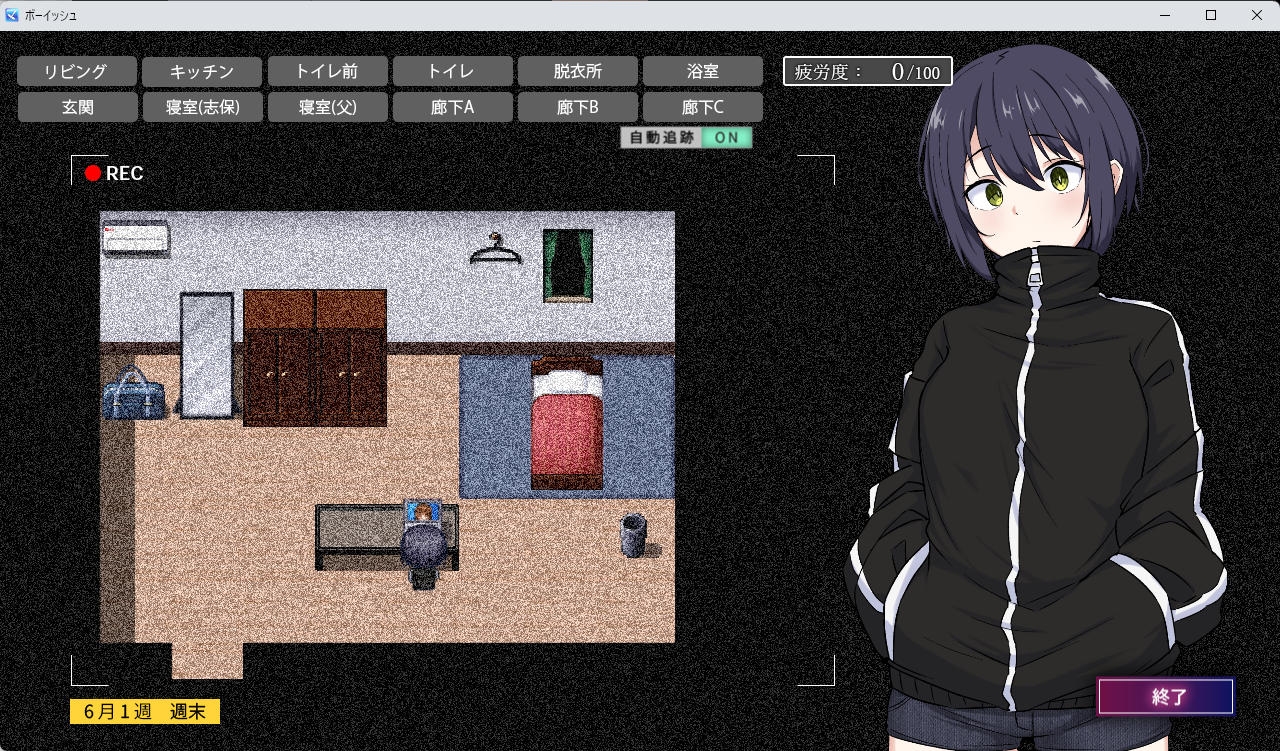View the トイレ room camera
The height and width of the screenshot is (751, 1280).
click(x=452, y=71)
